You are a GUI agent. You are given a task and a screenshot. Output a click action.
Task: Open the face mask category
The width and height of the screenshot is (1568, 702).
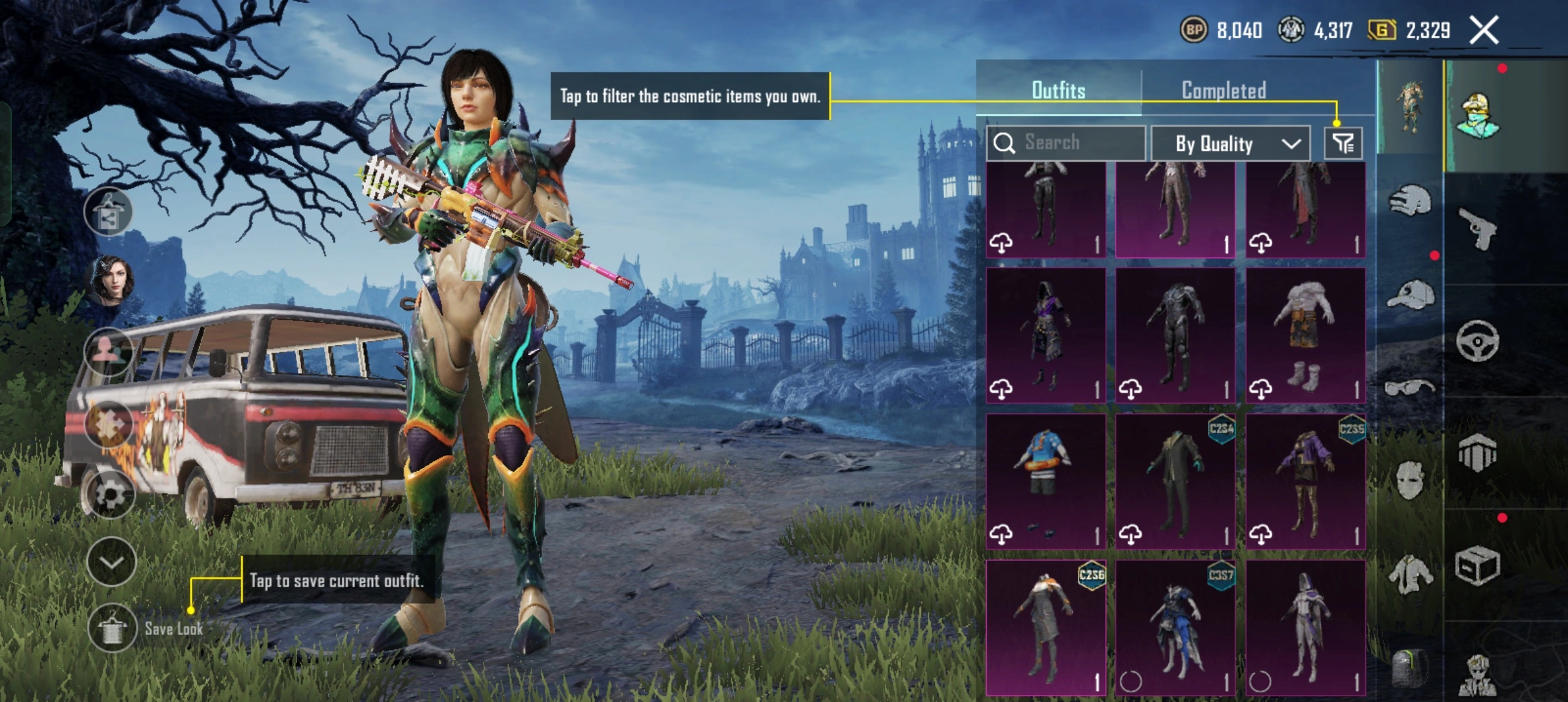click(x=1409, y=480)
